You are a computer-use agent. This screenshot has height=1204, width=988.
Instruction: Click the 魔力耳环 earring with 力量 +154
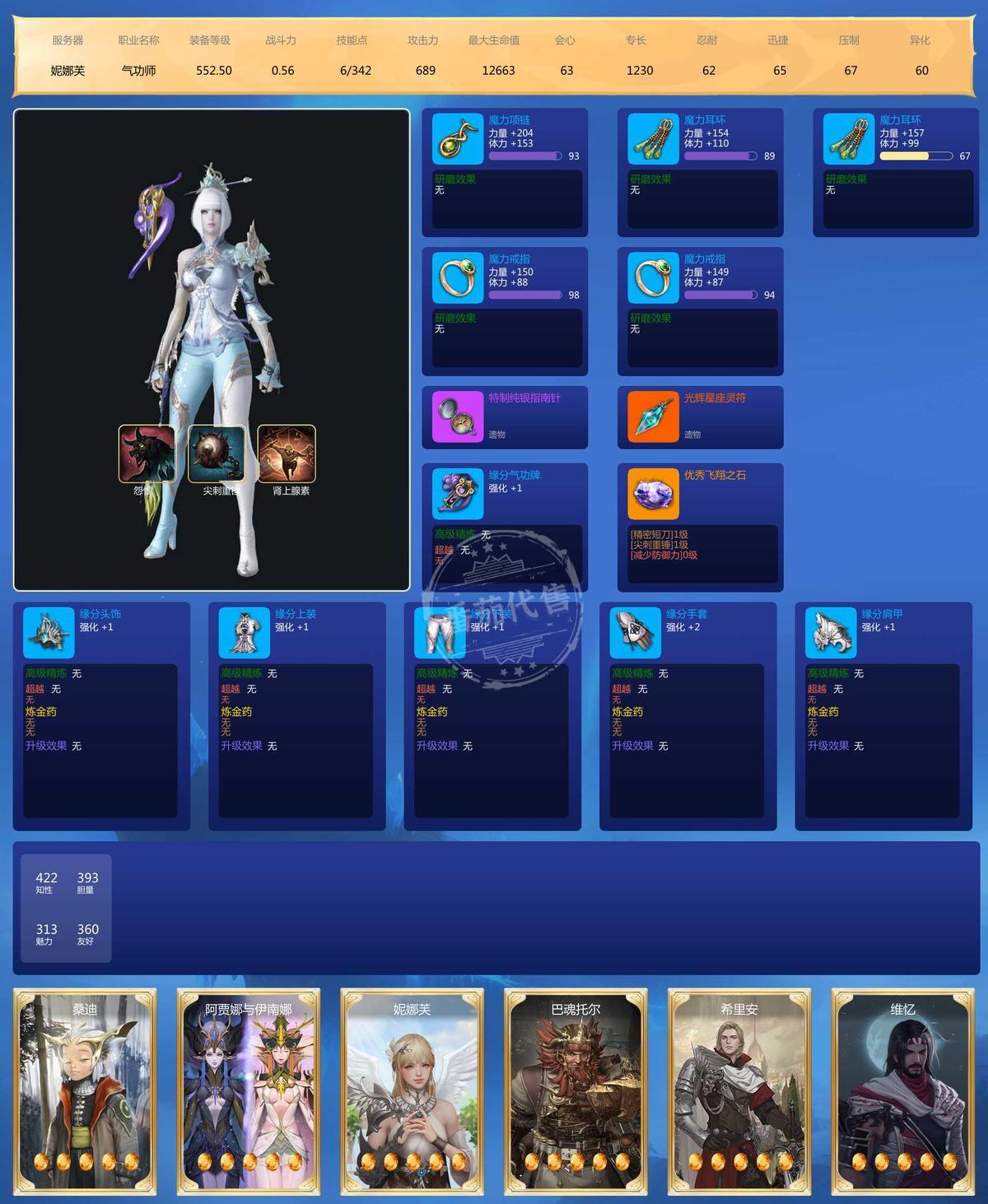click(653, 139)
